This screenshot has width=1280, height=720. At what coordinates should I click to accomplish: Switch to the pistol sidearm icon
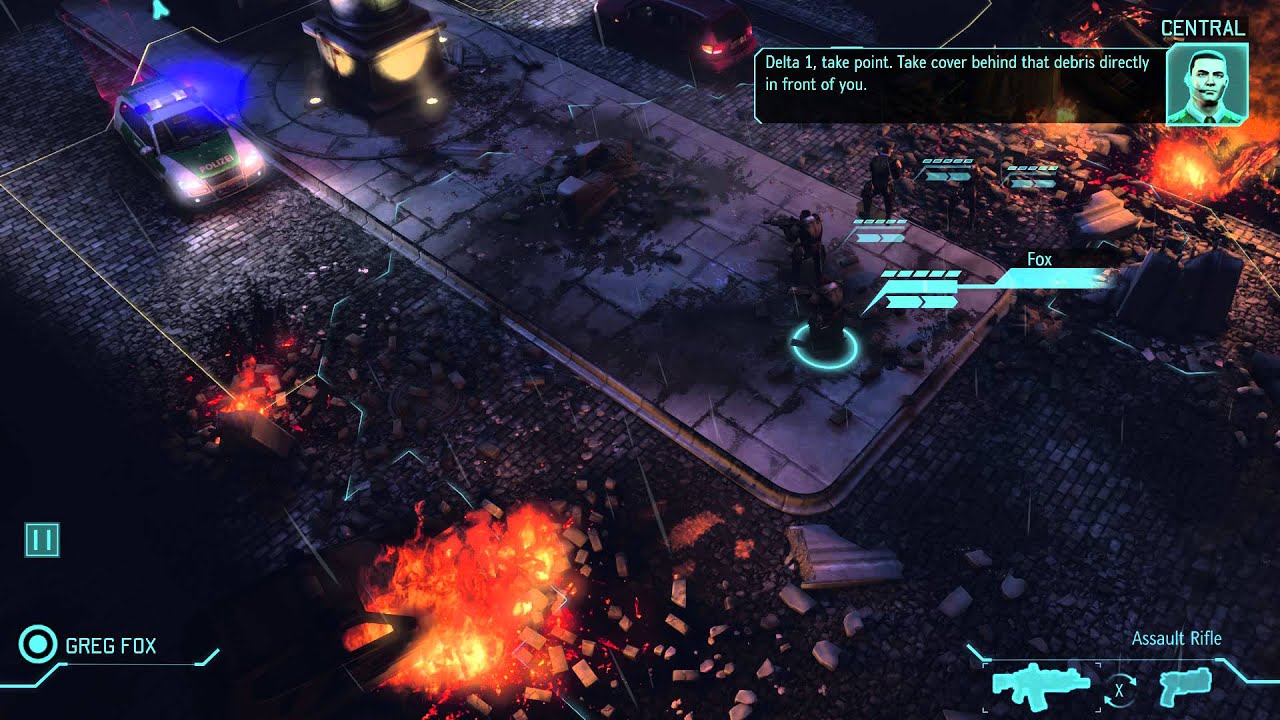[x=1185, y=687]
